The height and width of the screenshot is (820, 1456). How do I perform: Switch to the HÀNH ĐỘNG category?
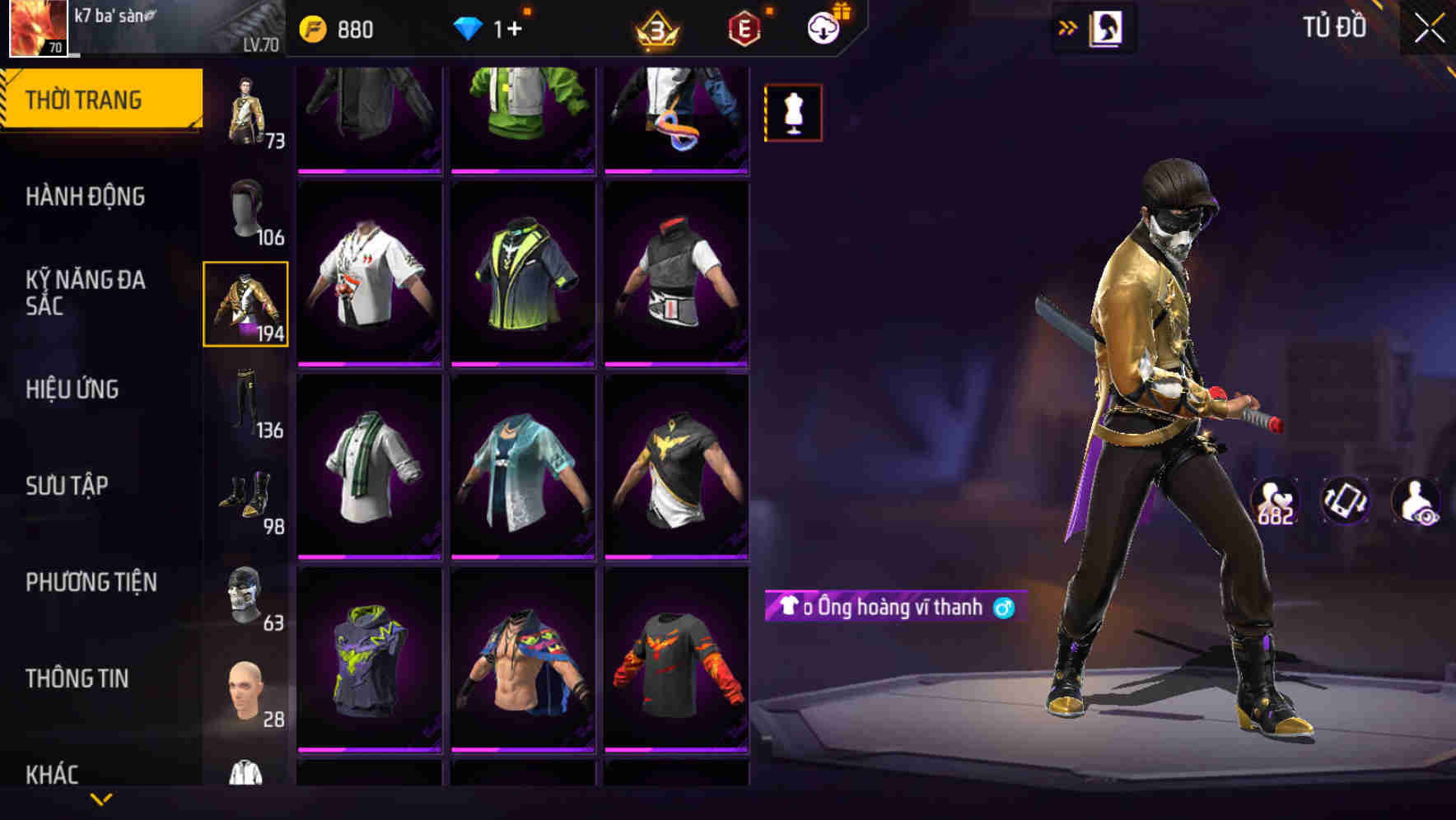tap(86, 198)
